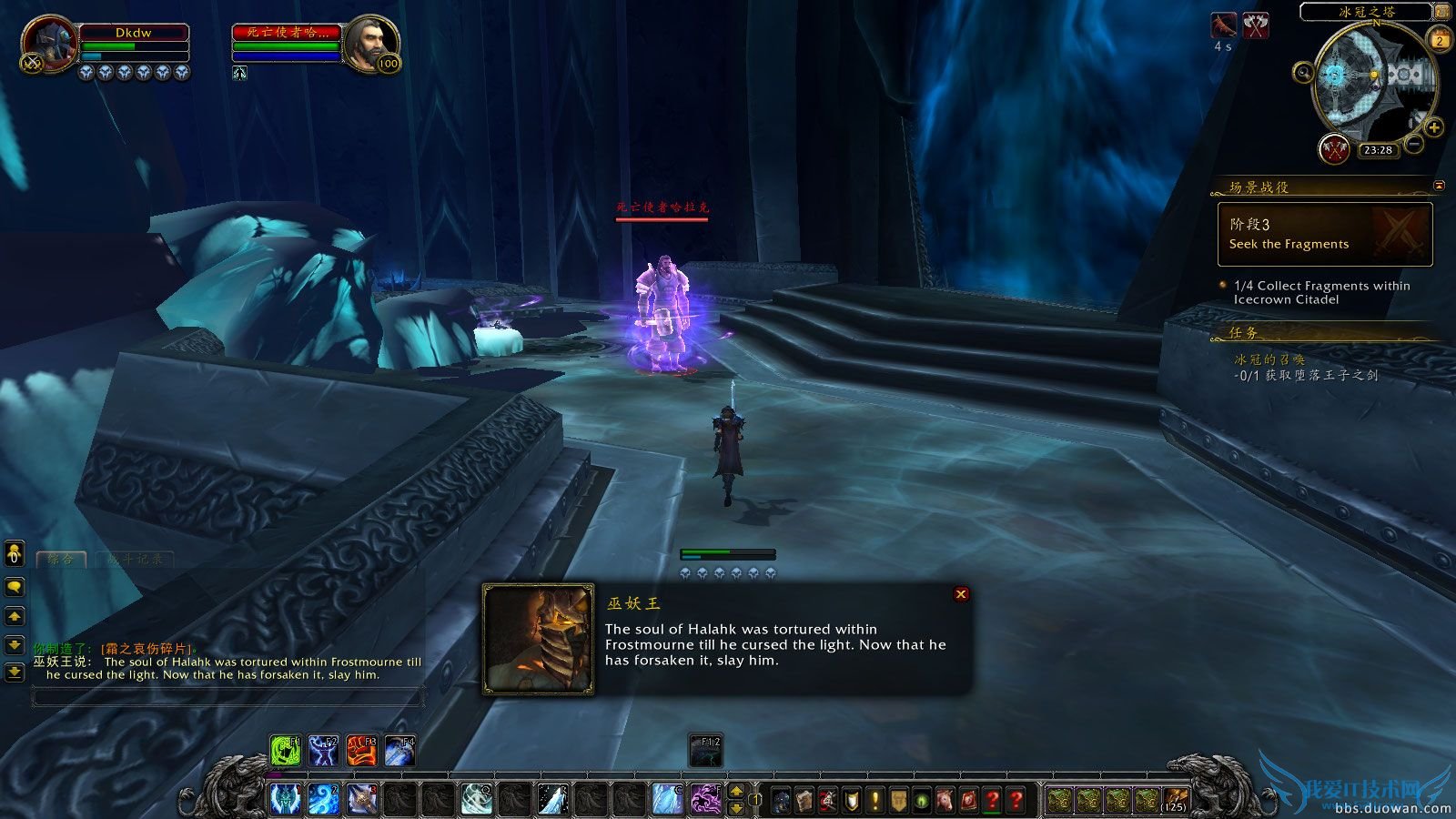
Task: Open the chat bubble menu beside the chat
Action: 13,589
